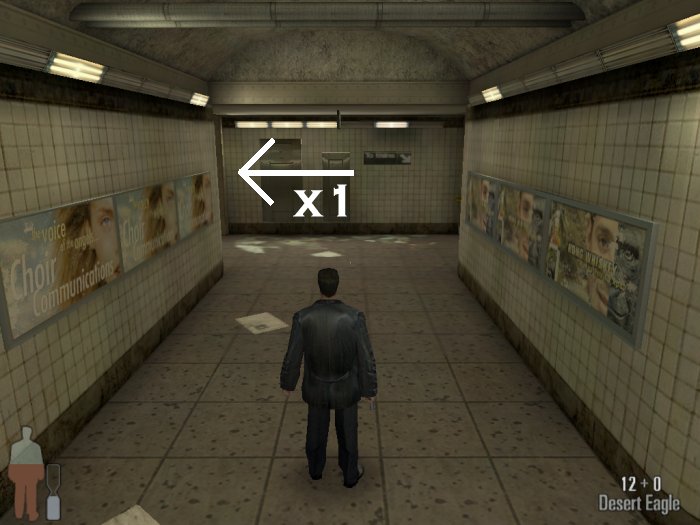Click Max's pain silhouette icon

(x=26, y=476)
